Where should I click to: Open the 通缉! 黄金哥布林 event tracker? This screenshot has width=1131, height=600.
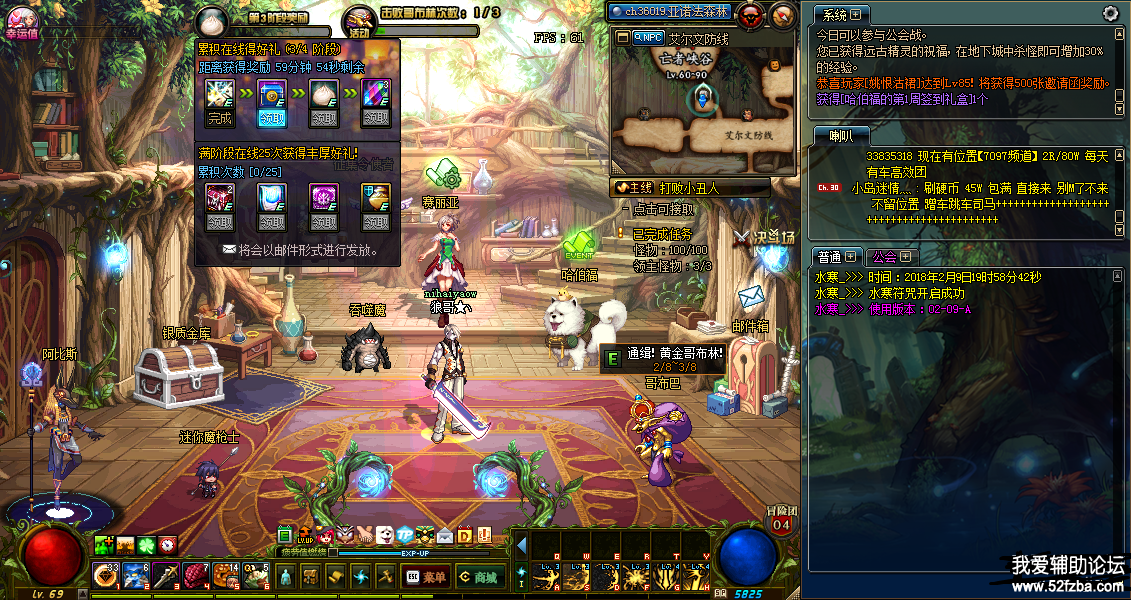click(661, 358)
